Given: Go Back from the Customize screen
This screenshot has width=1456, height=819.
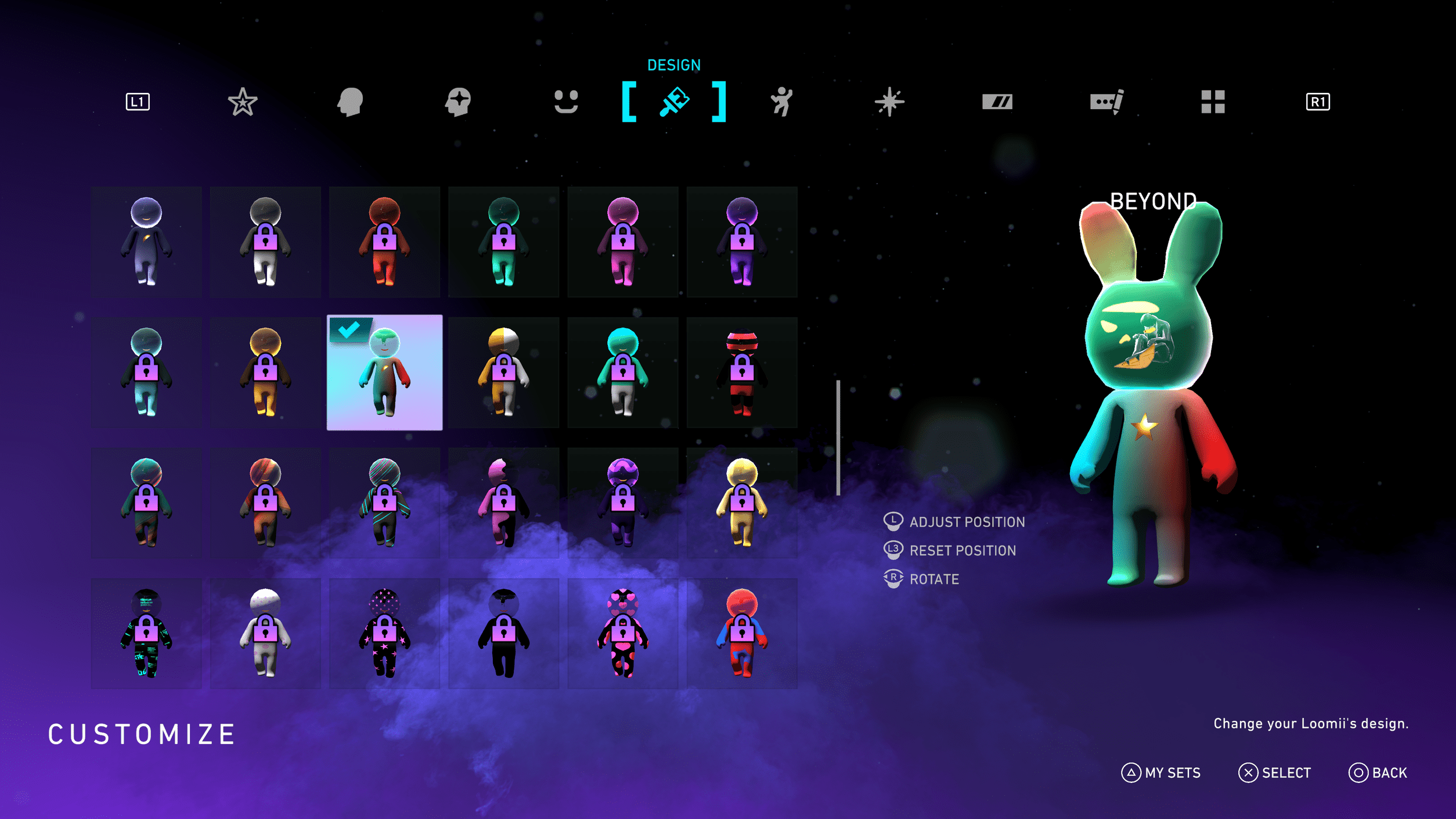Looking at the screenshot, I should pyautogui.click(x=1378, y=773).
